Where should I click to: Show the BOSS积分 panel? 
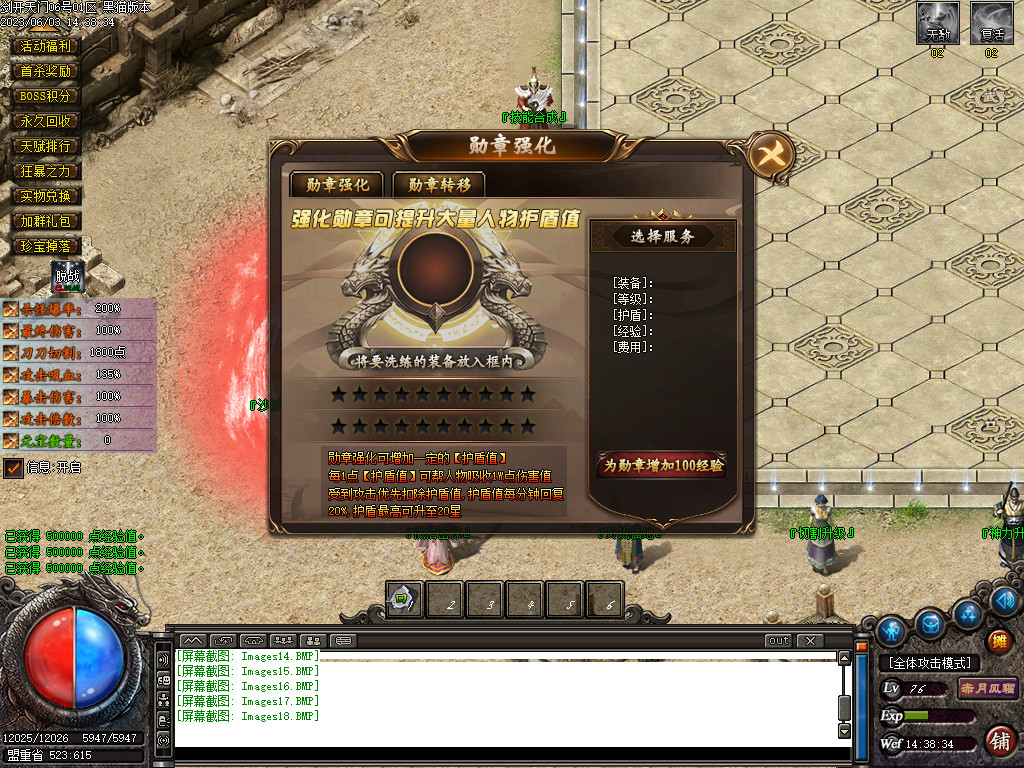[46, 96]
